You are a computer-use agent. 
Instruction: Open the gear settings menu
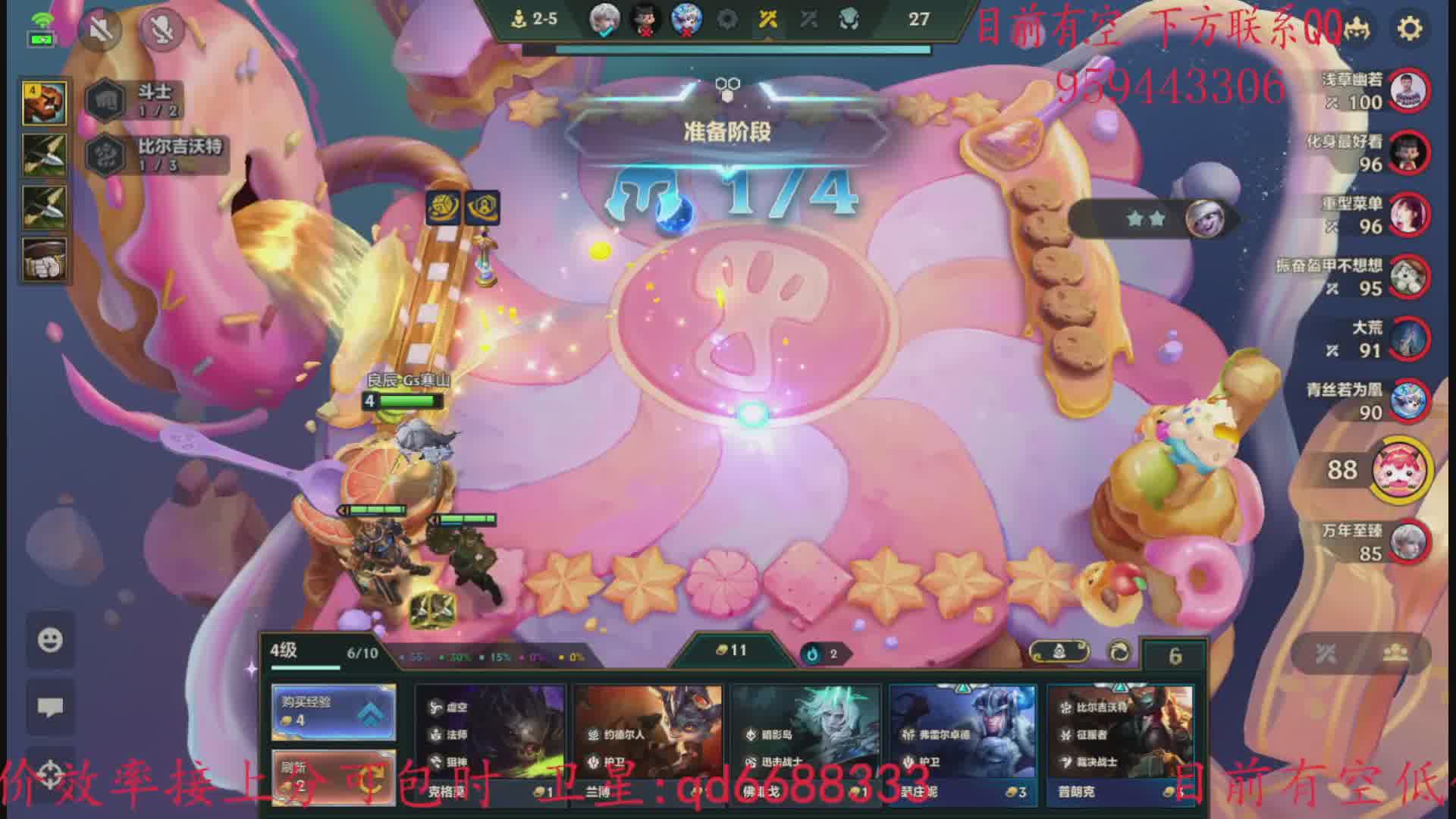click(x=1410, y=29)
